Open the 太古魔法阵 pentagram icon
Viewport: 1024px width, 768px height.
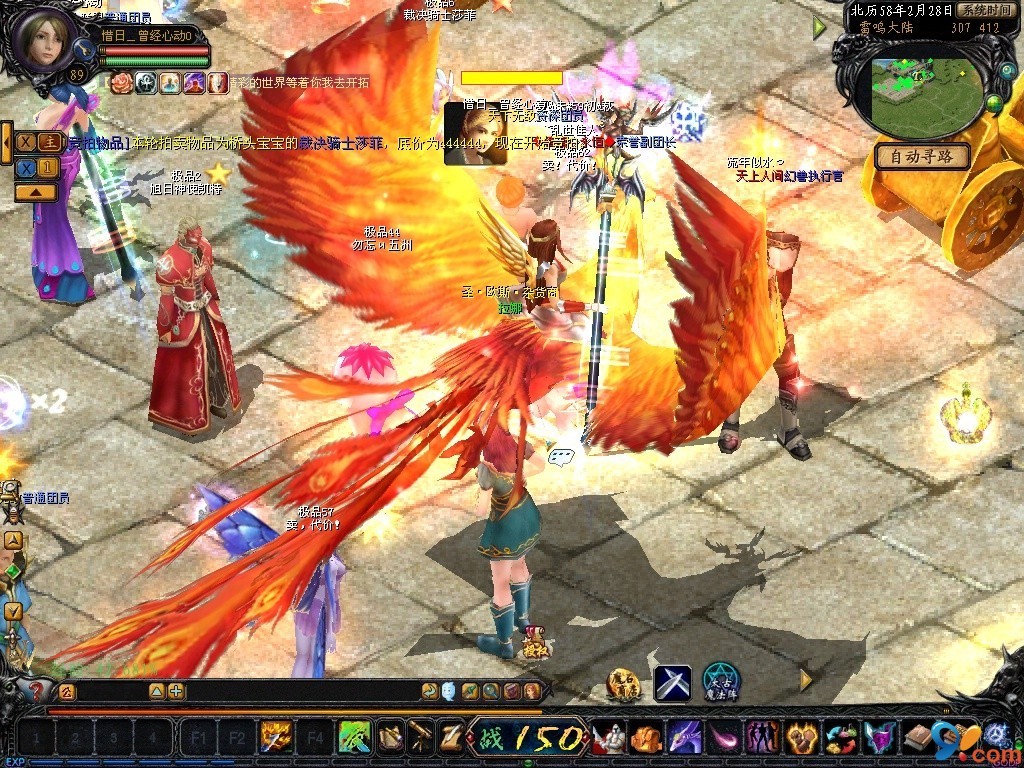pyautogui.click(x=720, y=682)
